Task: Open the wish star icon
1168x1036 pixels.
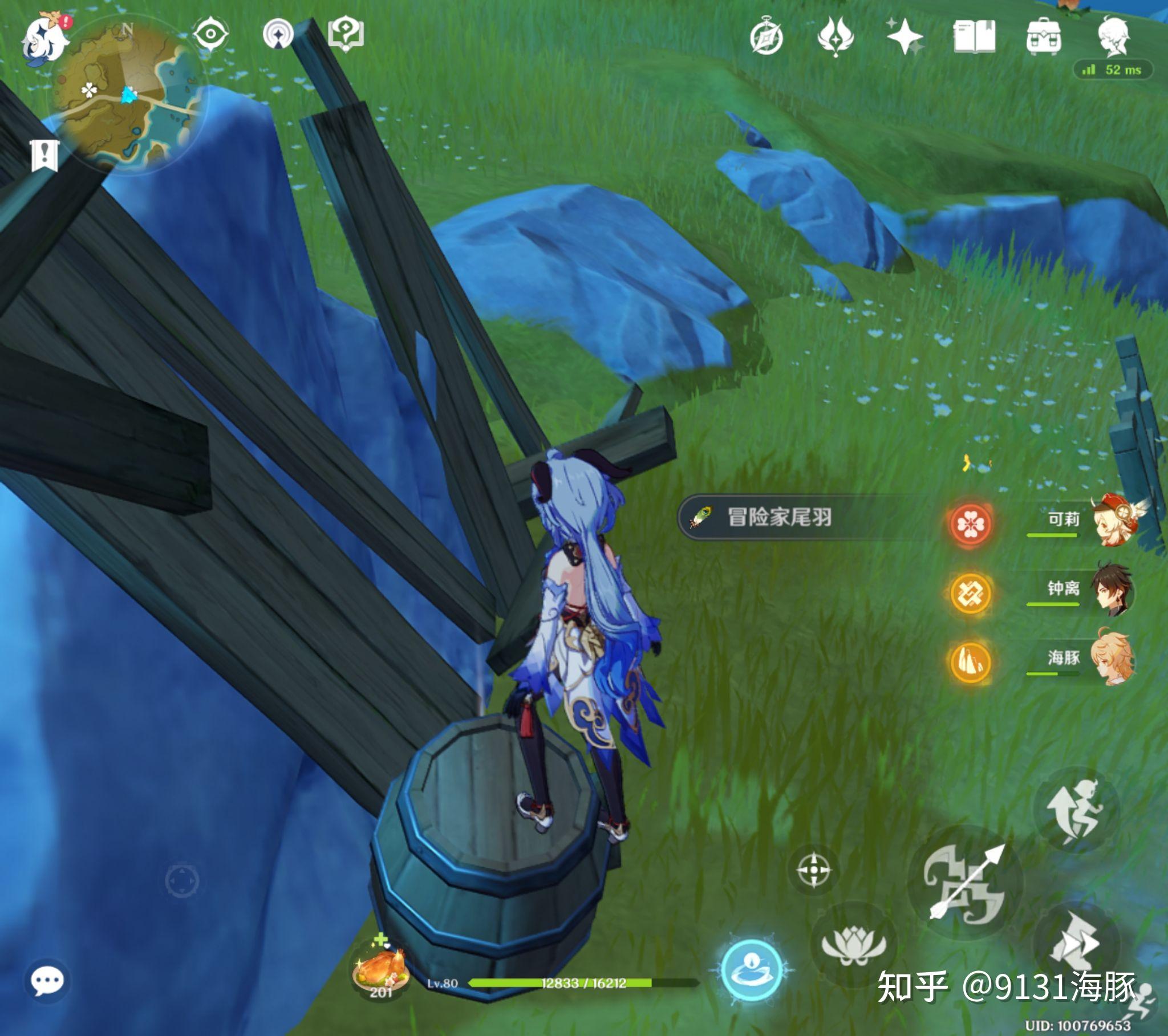Action: click(x=905, y=36)
